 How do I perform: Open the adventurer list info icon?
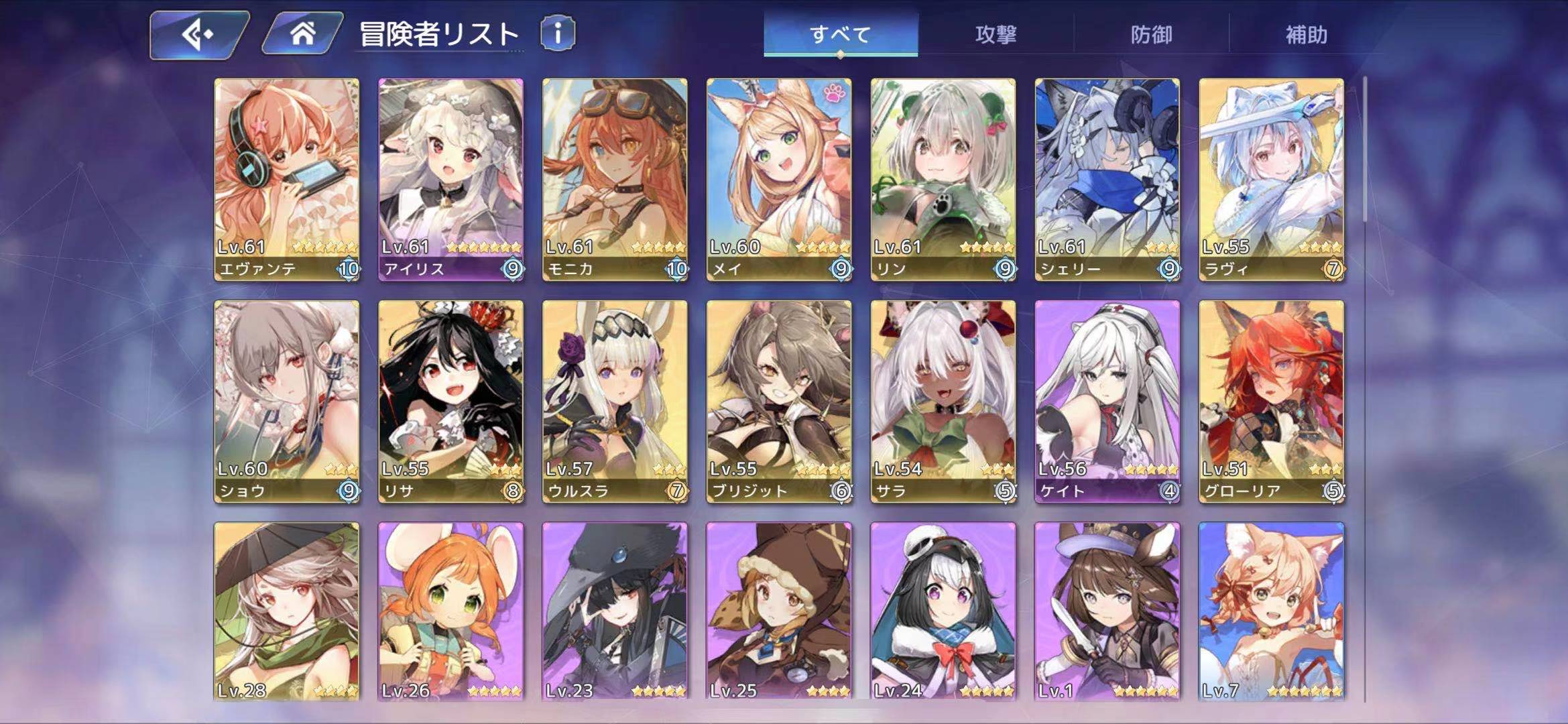[557, 33]
